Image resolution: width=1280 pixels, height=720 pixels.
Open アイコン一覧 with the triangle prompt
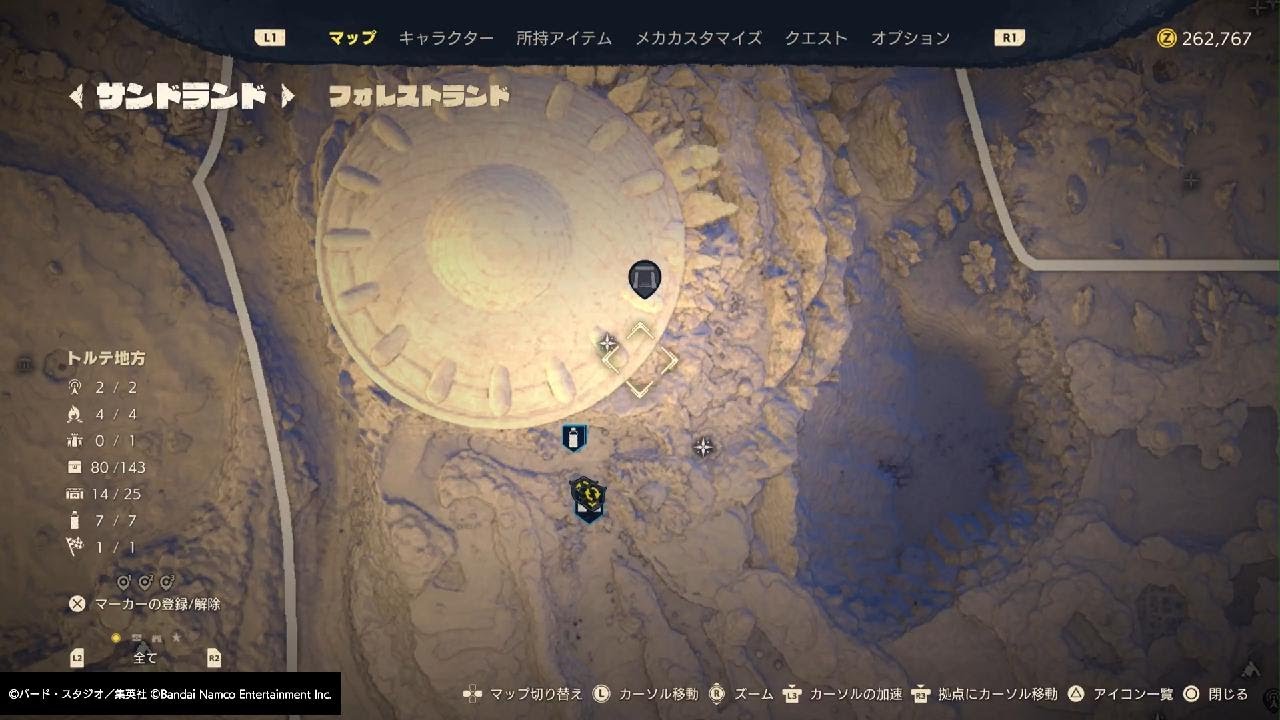1077,691
